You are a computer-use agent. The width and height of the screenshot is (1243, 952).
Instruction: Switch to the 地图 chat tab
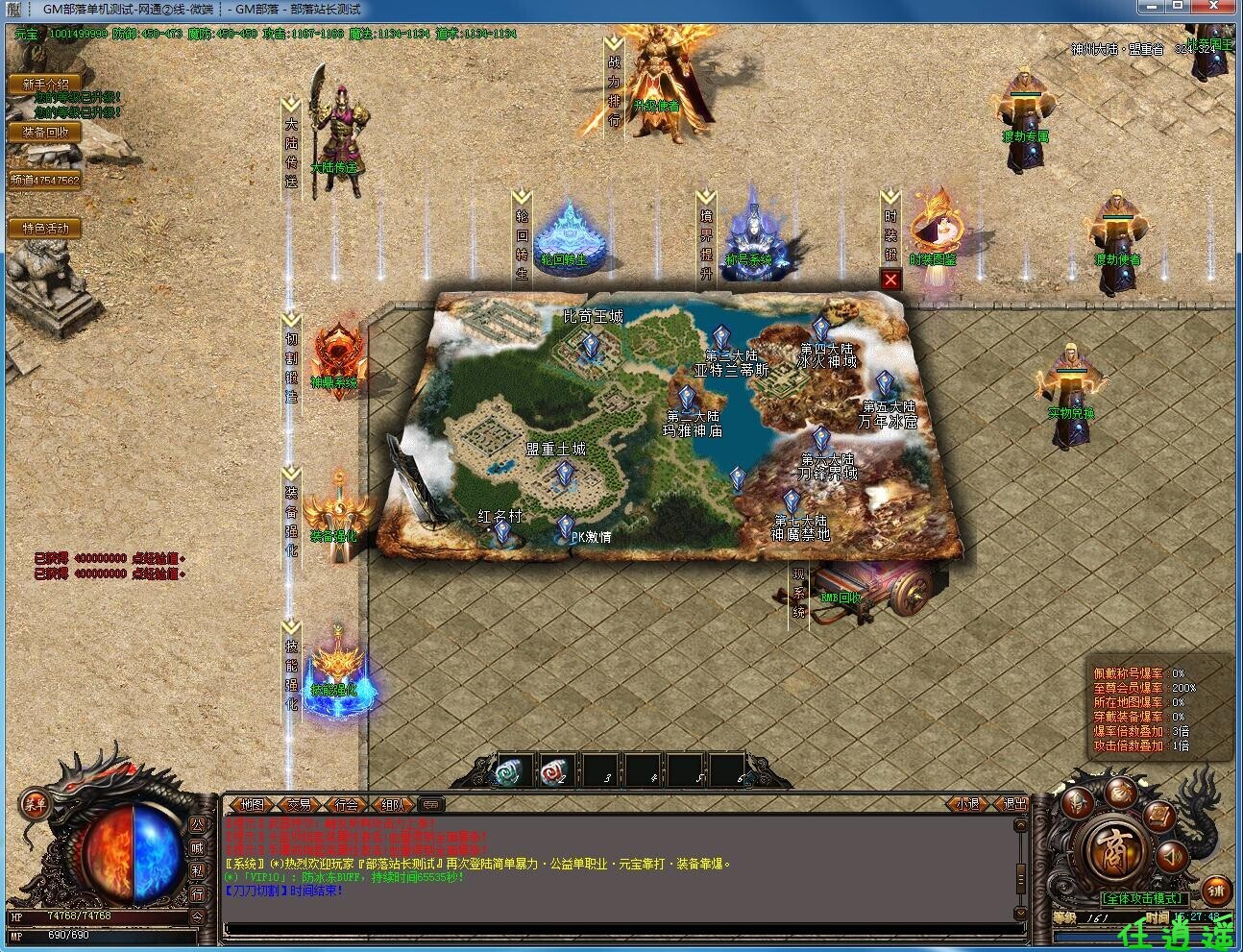click(x=253, y=804)
